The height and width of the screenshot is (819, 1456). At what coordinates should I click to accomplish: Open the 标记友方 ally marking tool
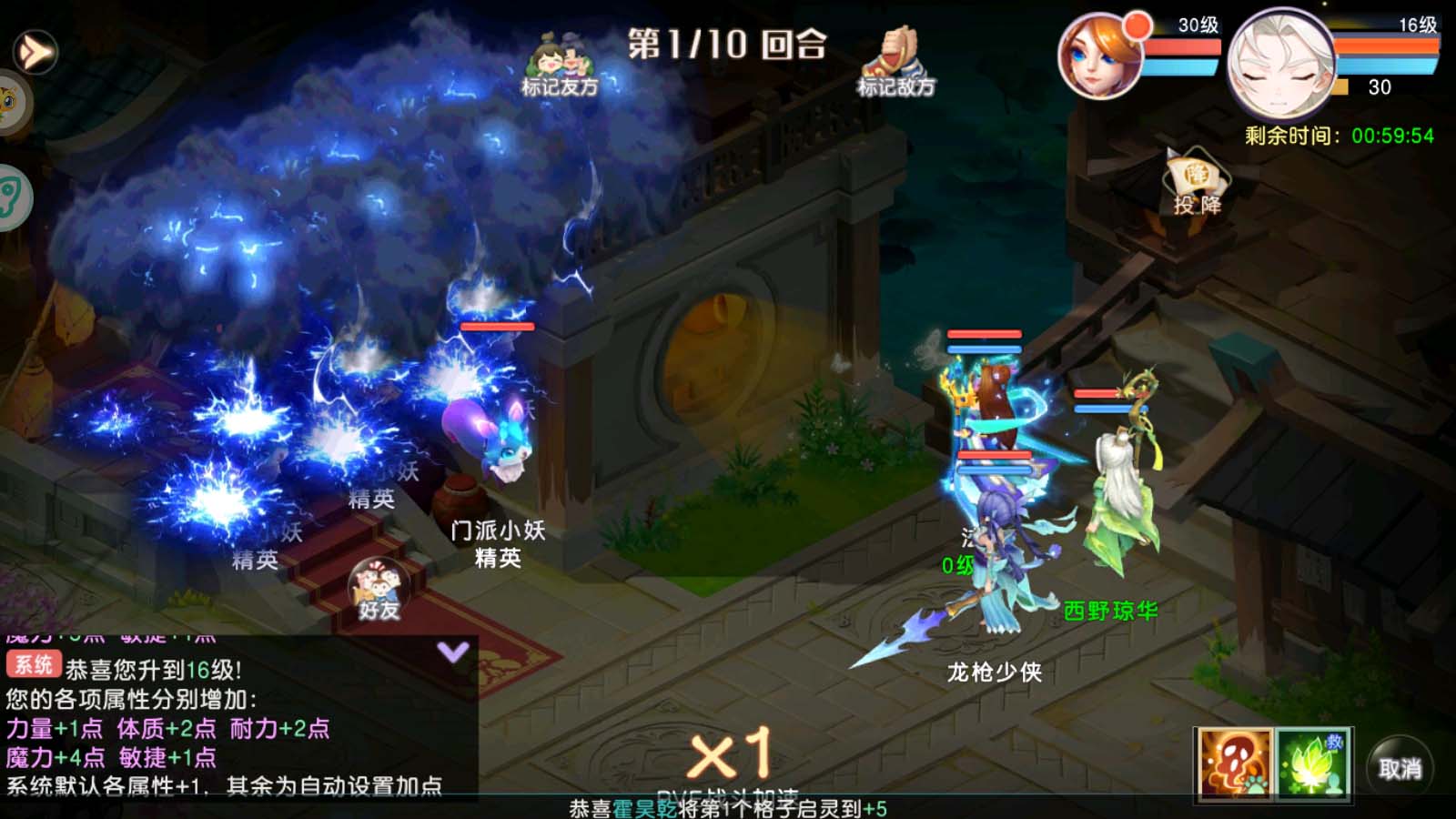[559, 64]
